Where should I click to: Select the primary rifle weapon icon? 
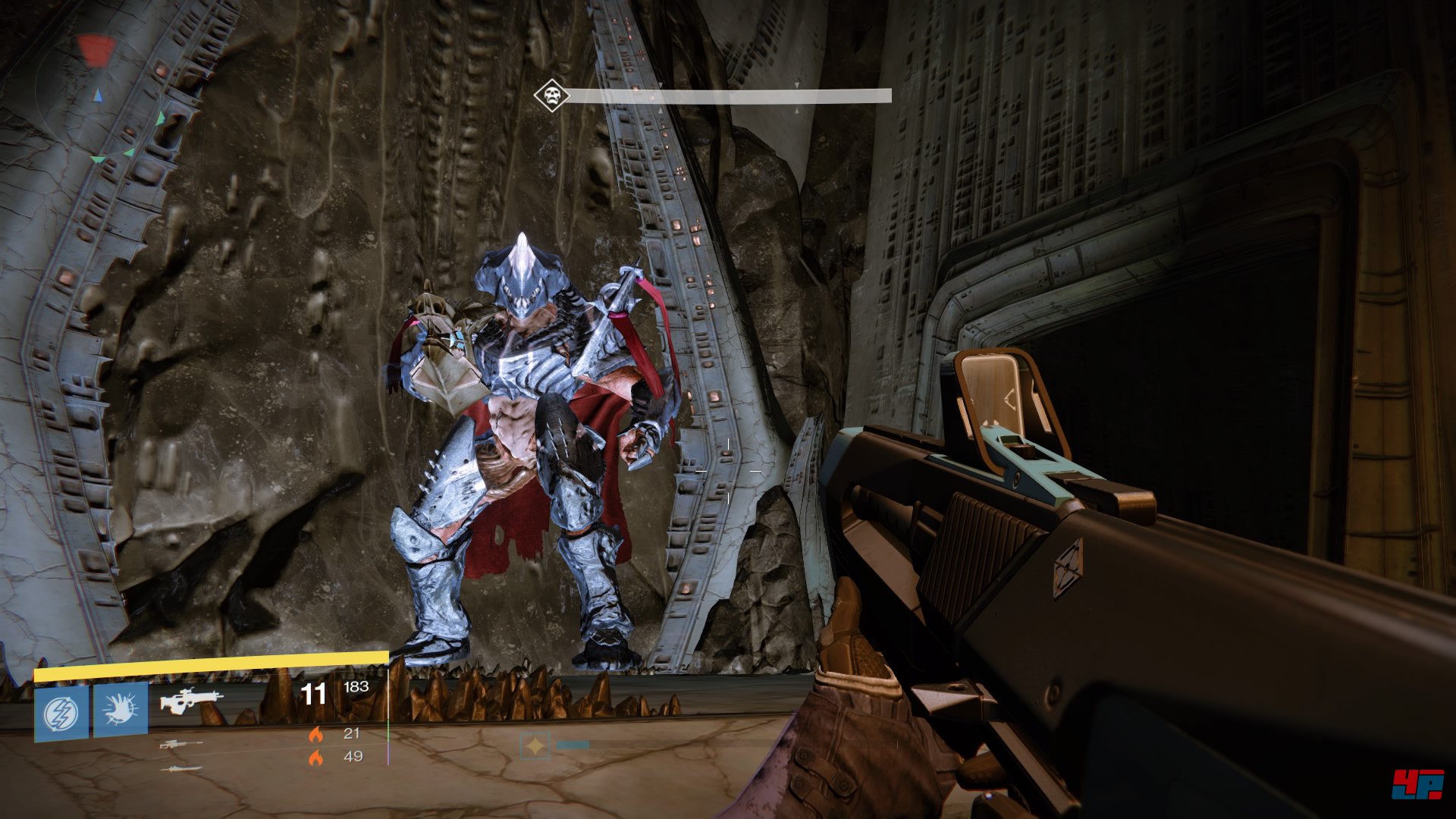click(191, 700)
